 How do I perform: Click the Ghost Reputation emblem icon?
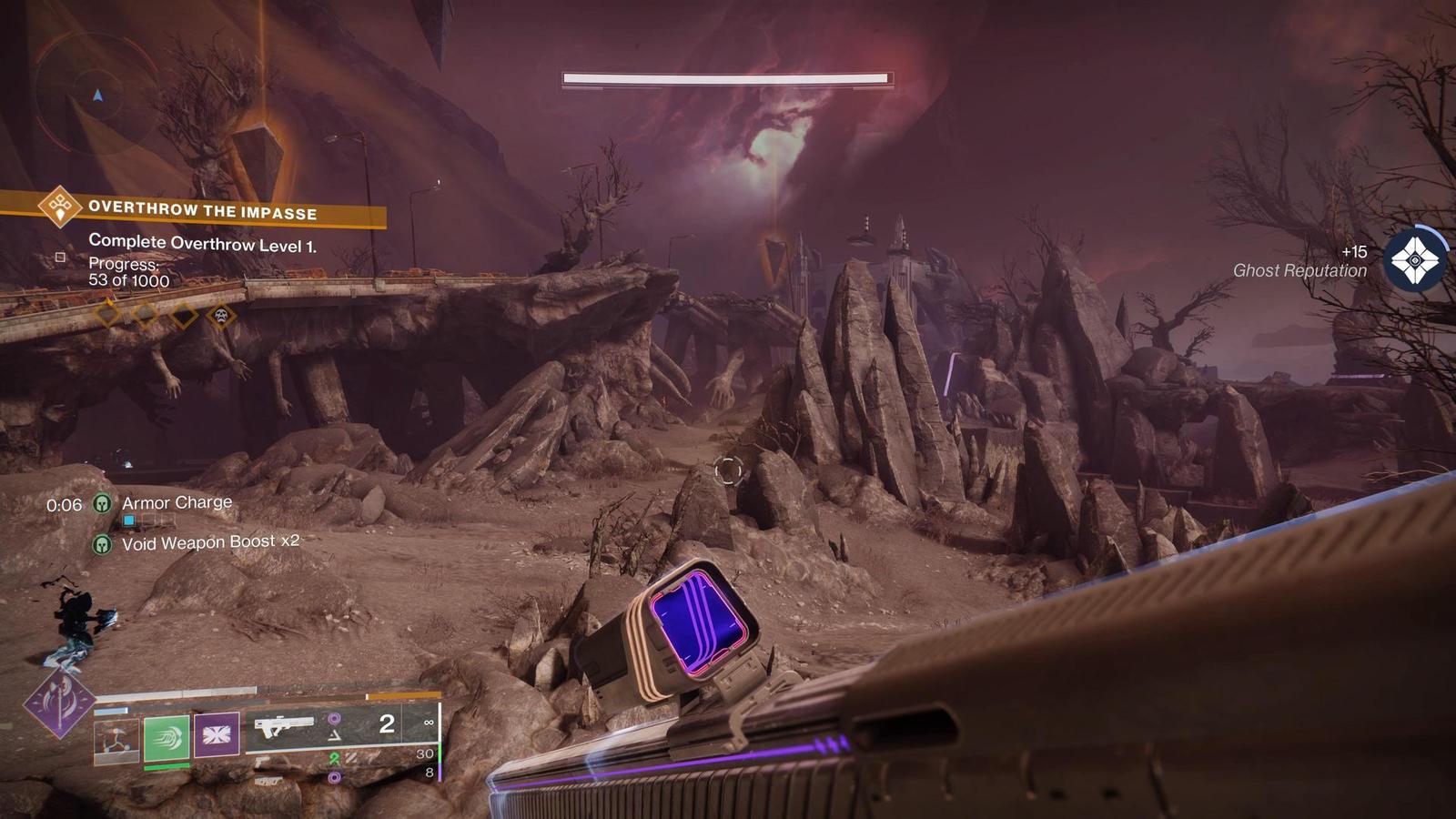click(1415, 260)
